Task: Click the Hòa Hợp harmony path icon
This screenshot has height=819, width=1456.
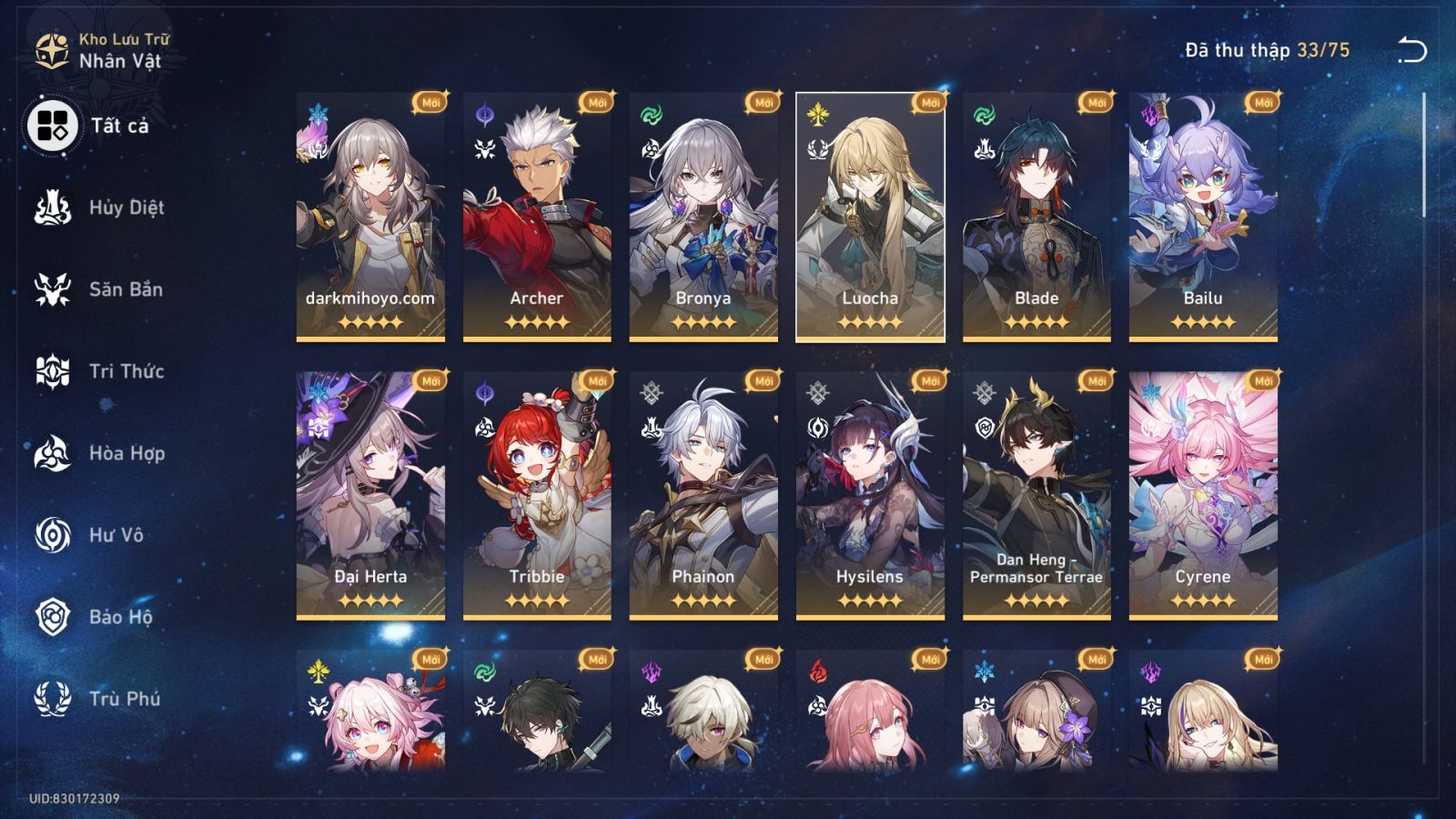Action: coord(52,453)
